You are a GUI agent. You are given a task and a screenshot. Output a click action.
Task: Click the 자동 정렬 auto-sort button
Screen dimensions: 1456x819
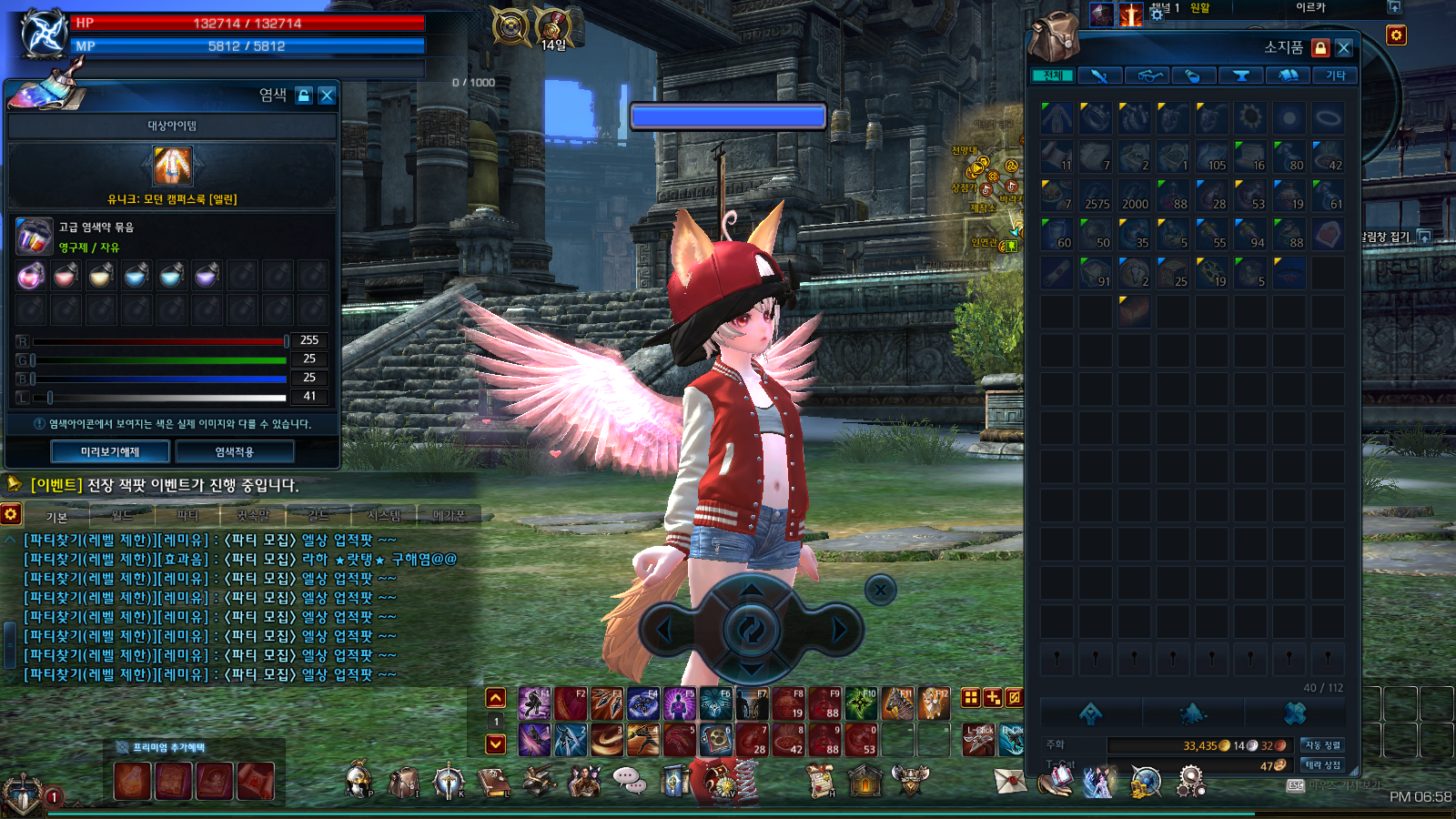coord(1322,745)
